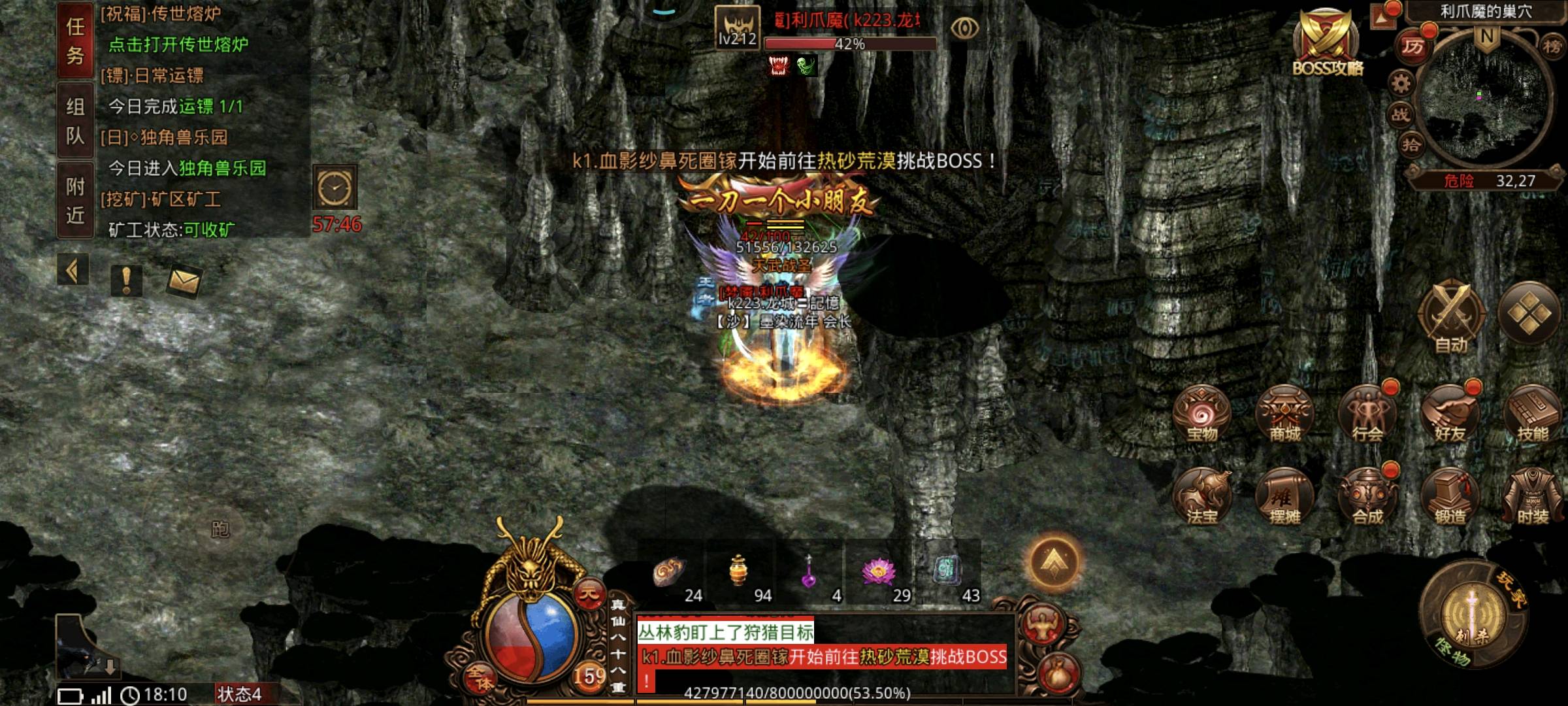Open the mail envelope icon
1568x706 pixels.
point(184,282)
